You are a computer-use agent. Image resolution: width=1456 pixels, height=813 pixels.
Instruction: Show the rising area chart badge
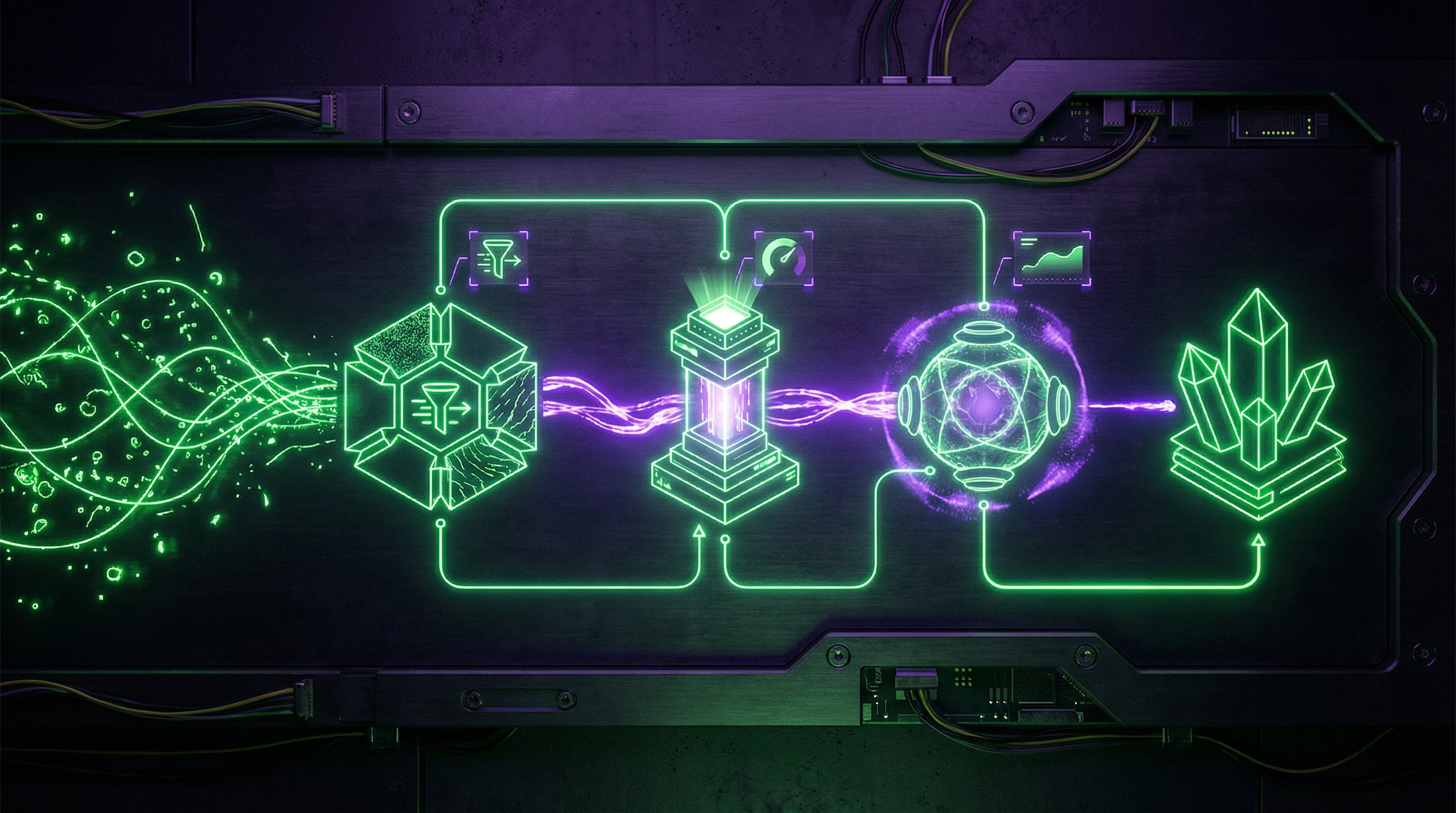click(x=1051, y=258)
